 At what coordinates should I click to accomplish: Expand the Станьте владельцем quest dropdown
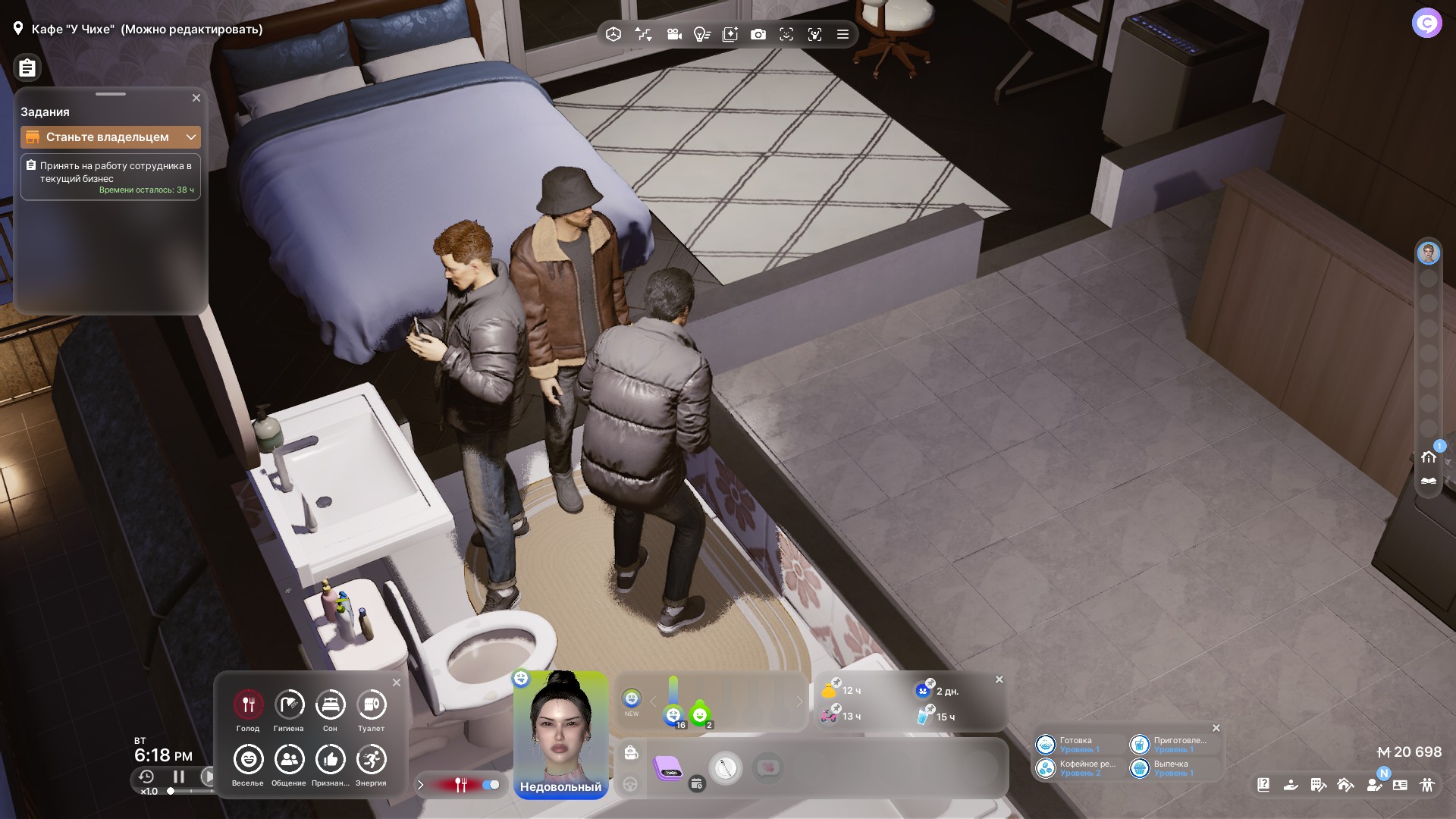191,137
